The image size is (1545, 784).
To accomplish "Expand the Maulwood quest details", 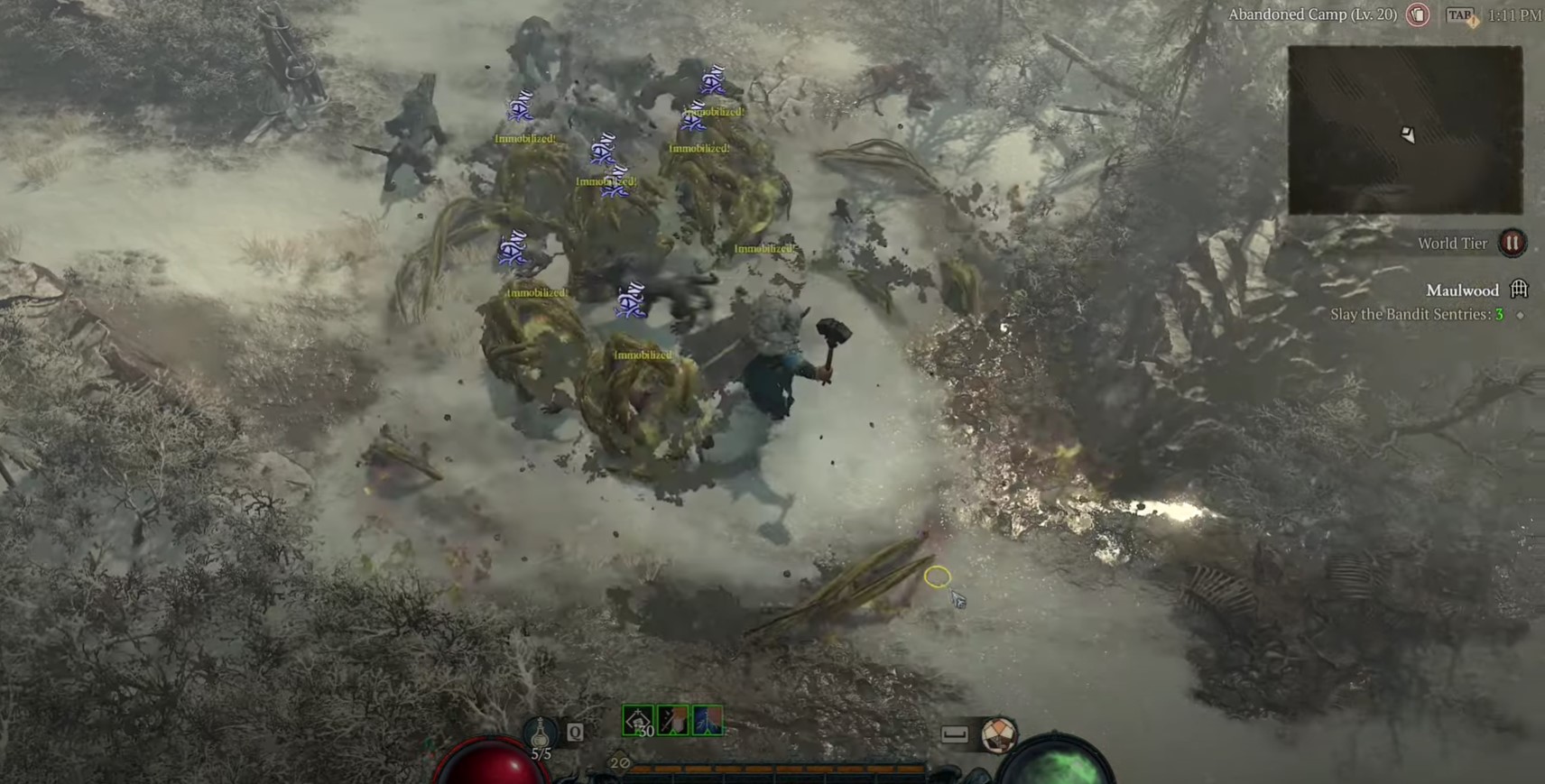I will [1462, 289].
